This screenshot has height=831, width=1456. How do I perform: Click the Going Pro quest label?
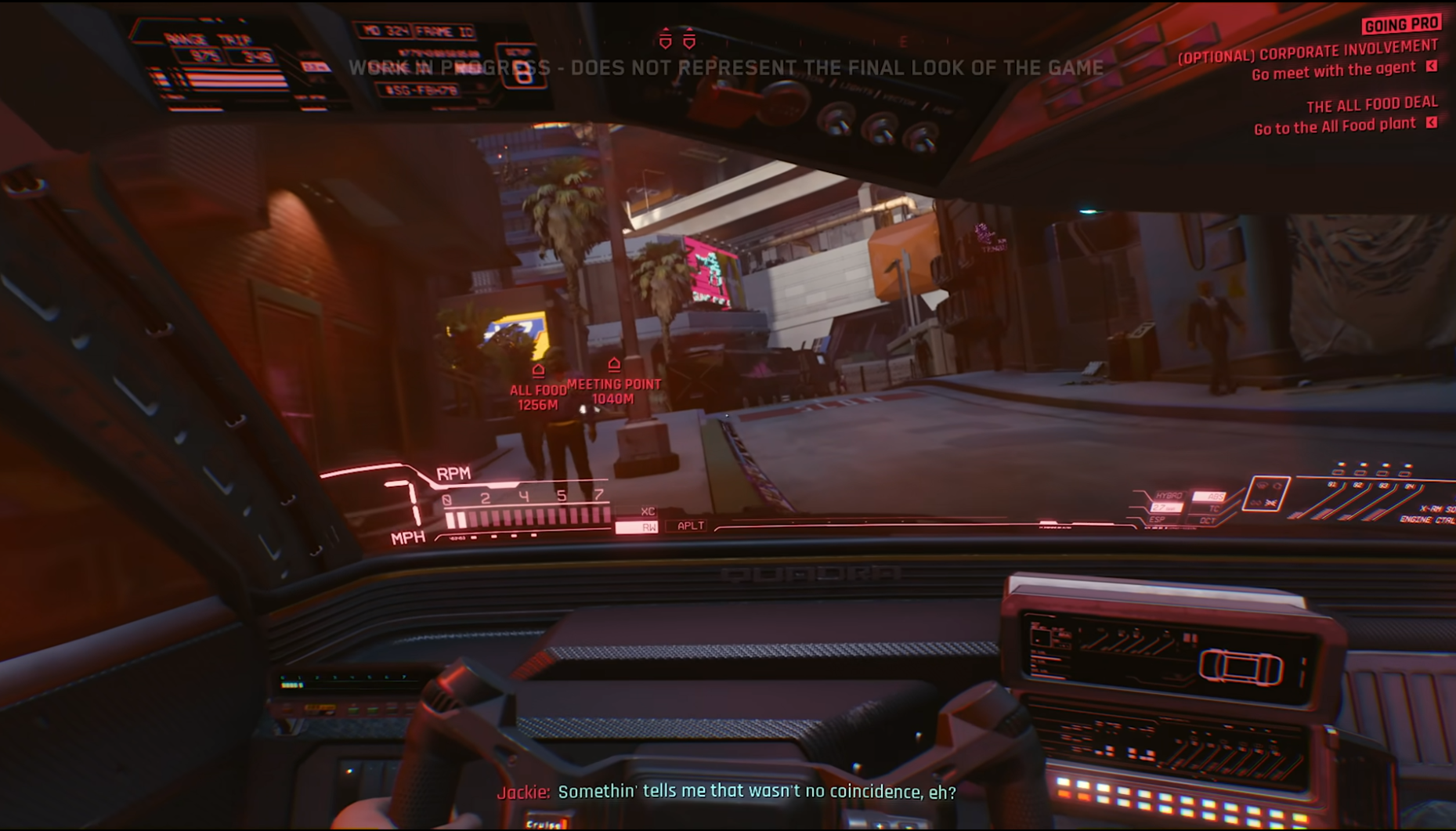pos(1400,25)
